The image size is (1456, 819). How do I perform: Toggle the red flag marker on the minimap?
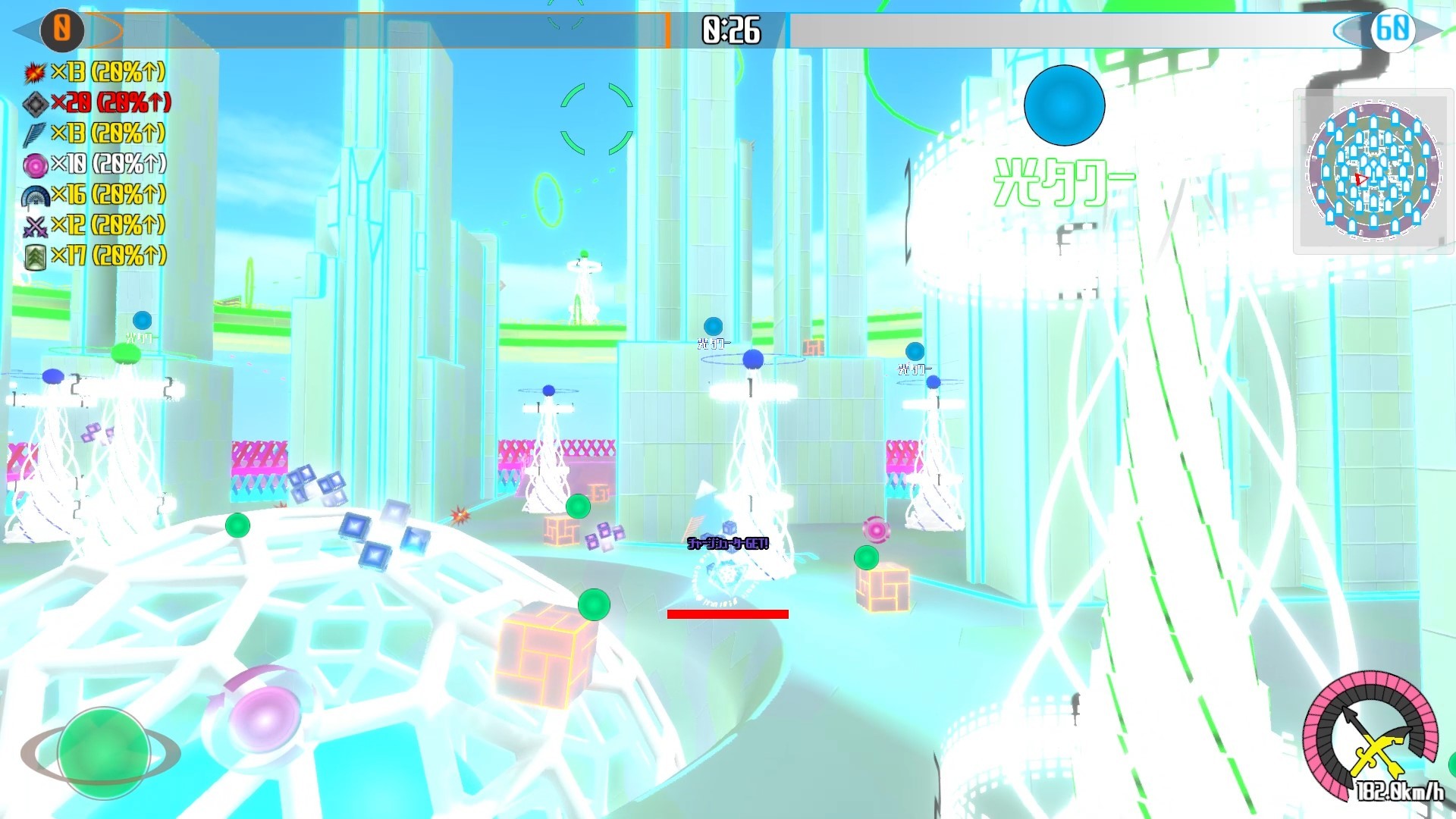(x=1360, y=179)
